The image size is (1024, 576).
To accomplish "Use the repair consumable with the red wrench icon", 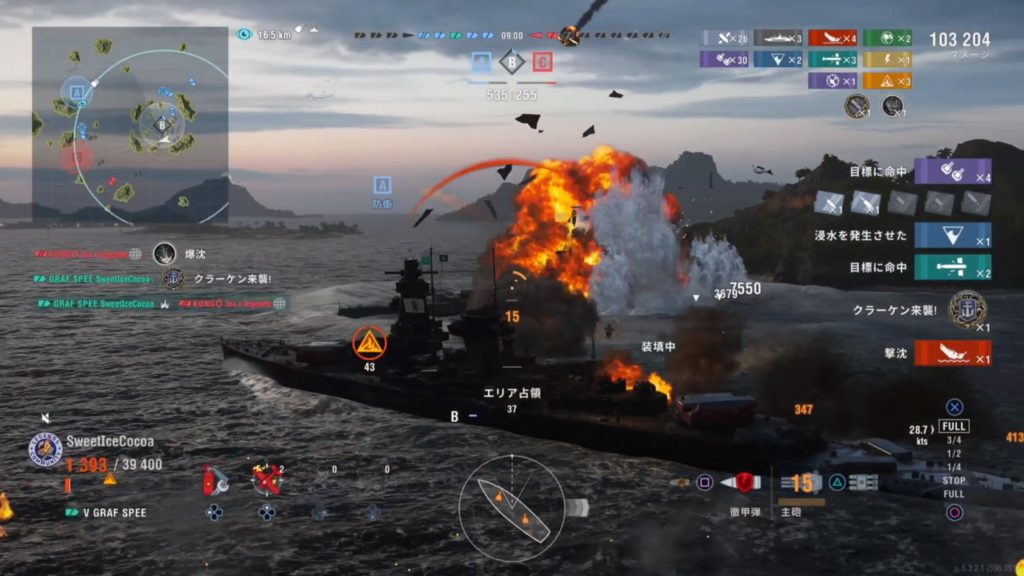I will point(267,480).
